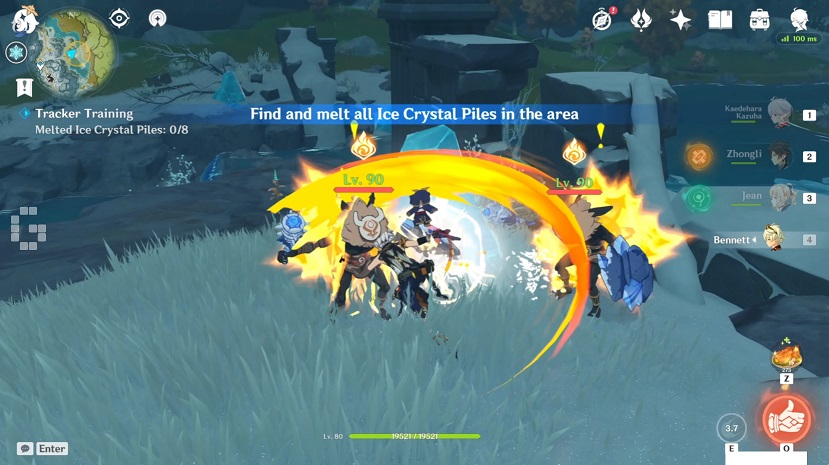This screenshot has width=829, height=465.
Task: Open the open-book handbook icon
Action: pos(720,19)
